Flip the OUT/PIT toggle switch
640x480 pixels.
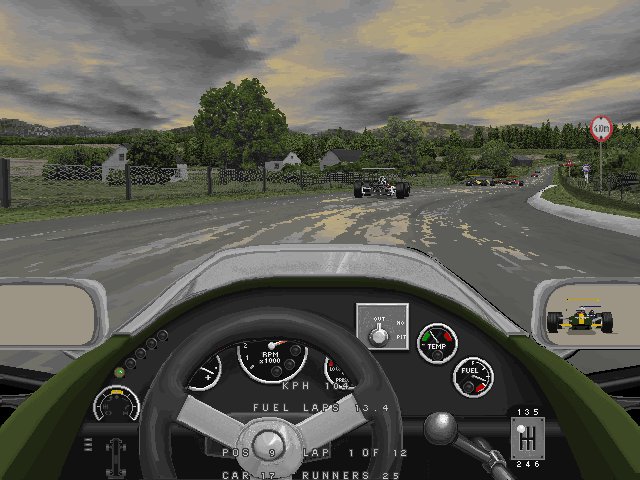380,334
